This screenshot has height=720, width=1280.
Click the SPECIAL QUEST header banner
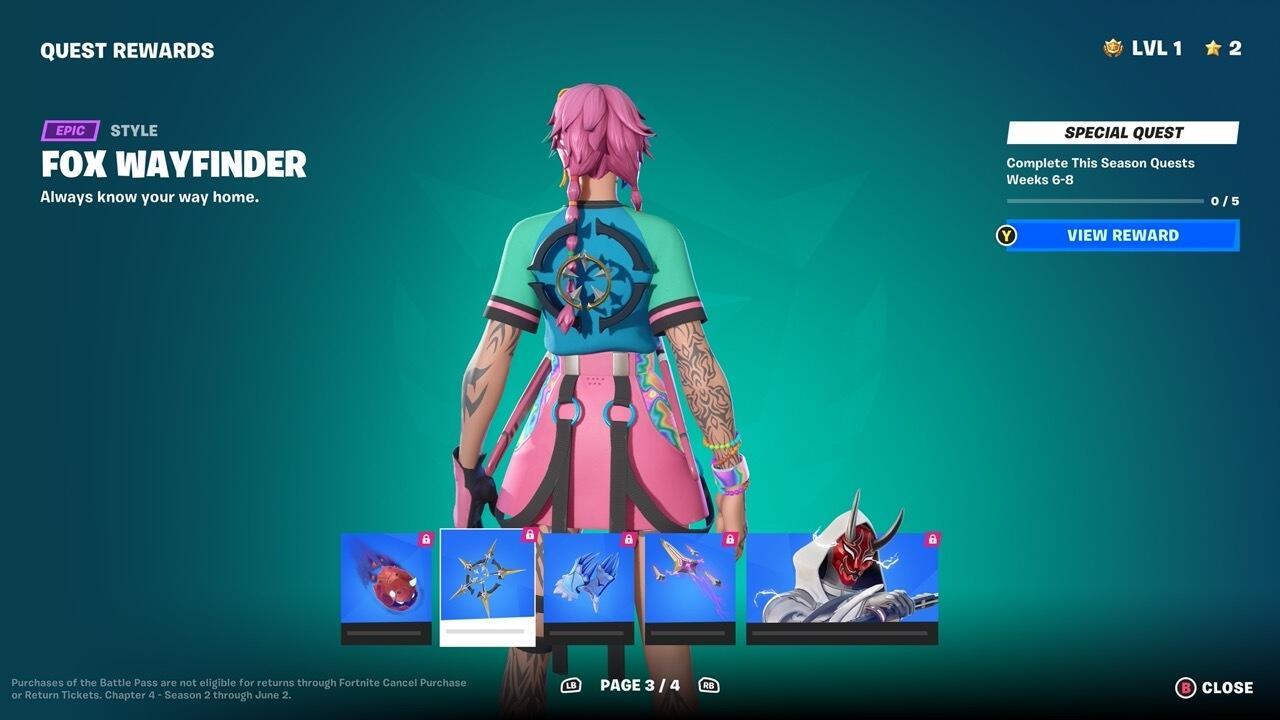[1122, 132]
